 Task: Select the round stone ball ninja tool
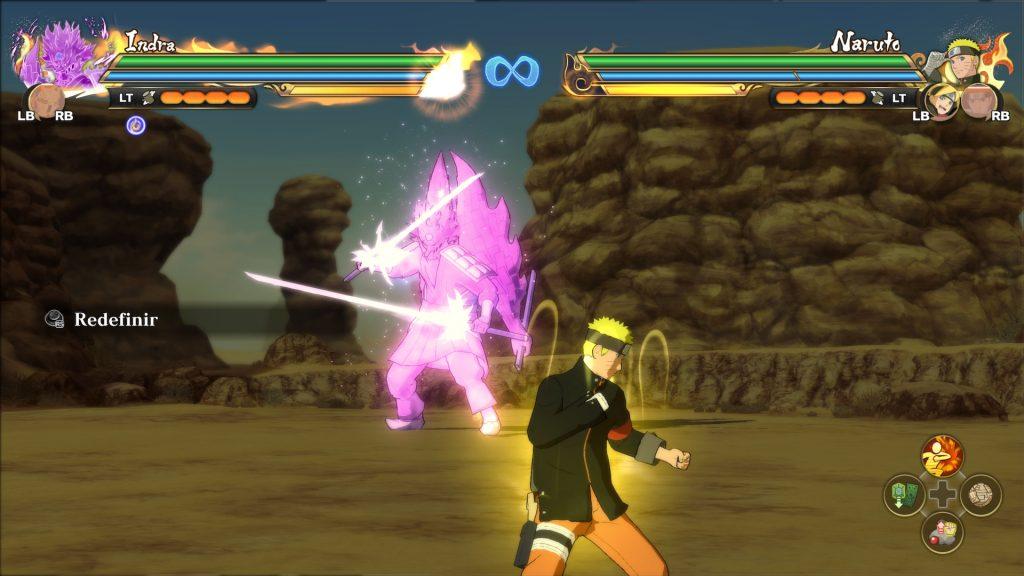point(980,495)
